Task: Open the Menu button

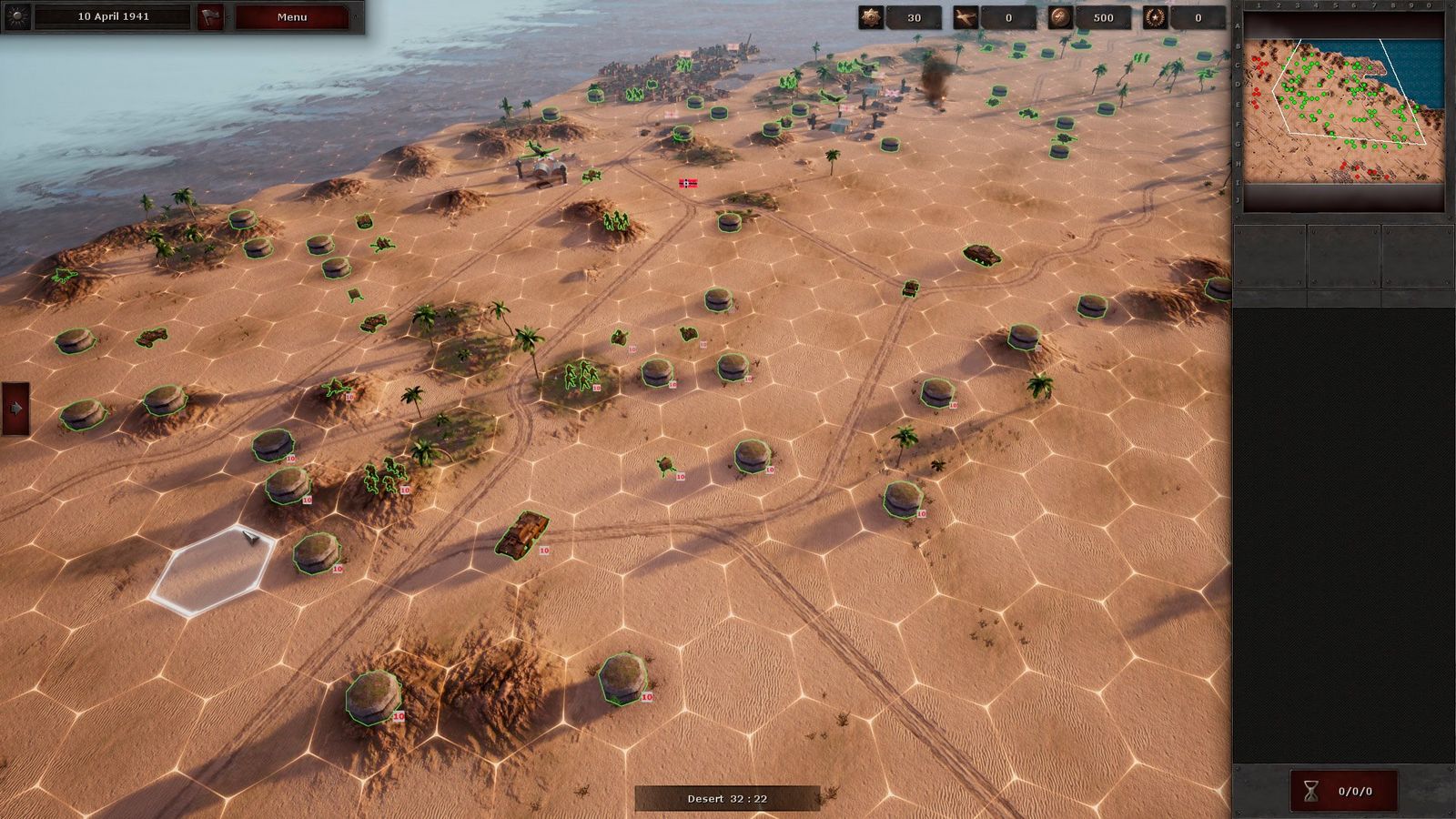Action: point(291,17)
